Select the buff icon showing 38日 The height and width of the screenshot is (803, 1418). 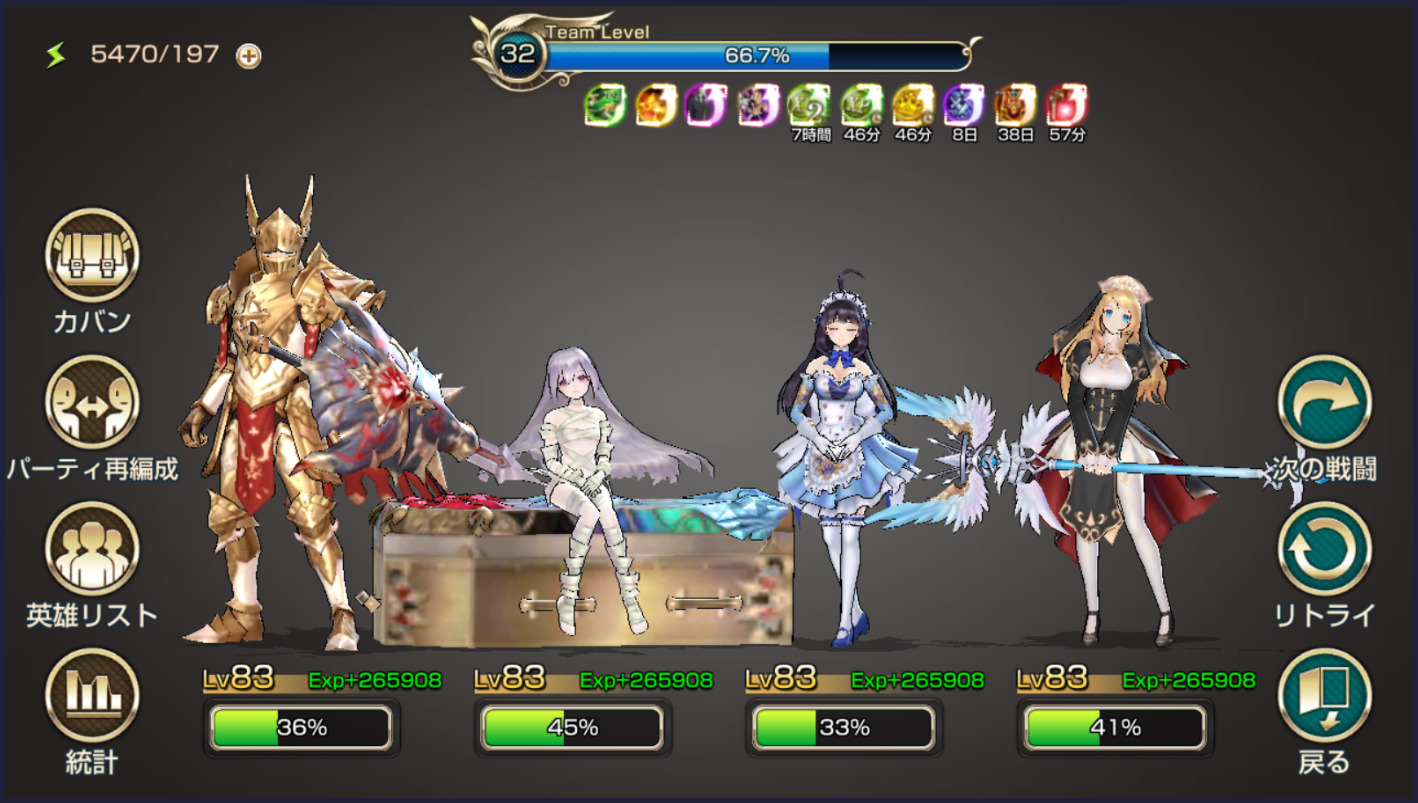pos(1015,105)
